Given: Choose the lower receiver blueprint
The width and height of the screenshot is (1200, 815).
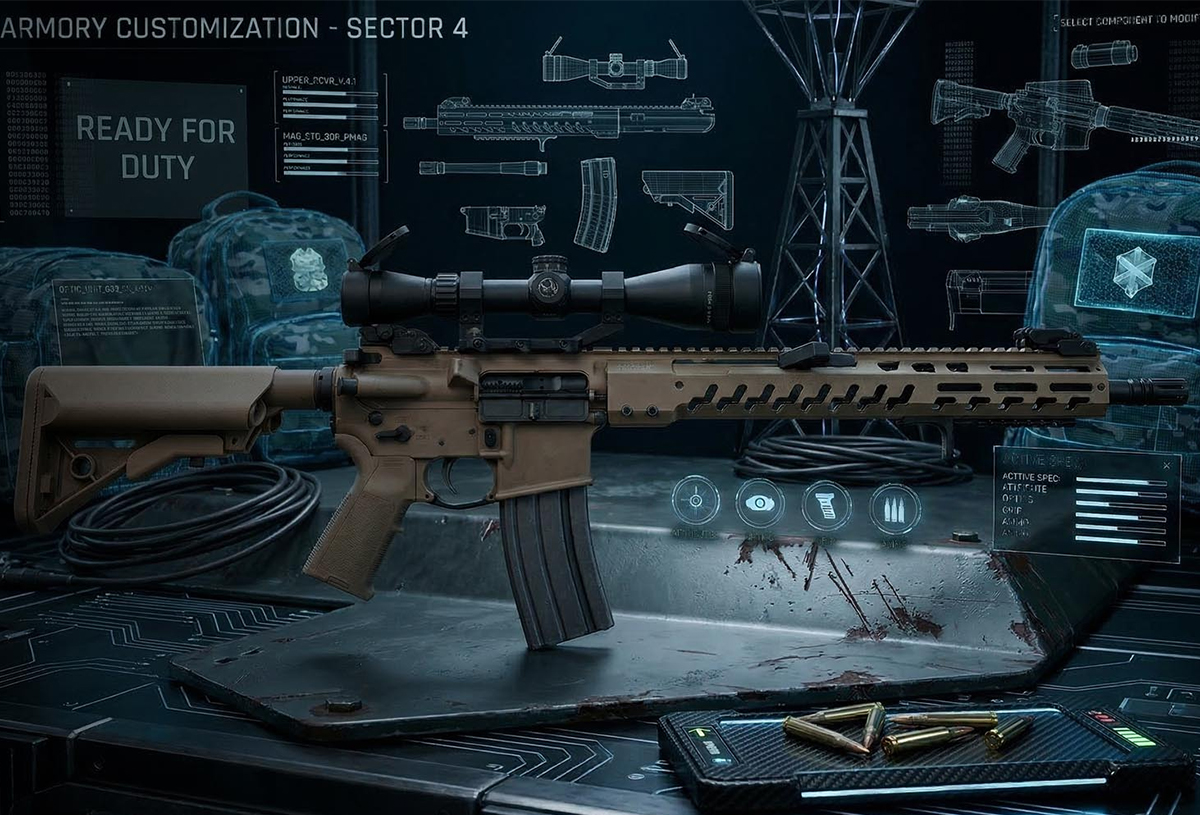Looking at the screenshot, I should click(503, 220).
